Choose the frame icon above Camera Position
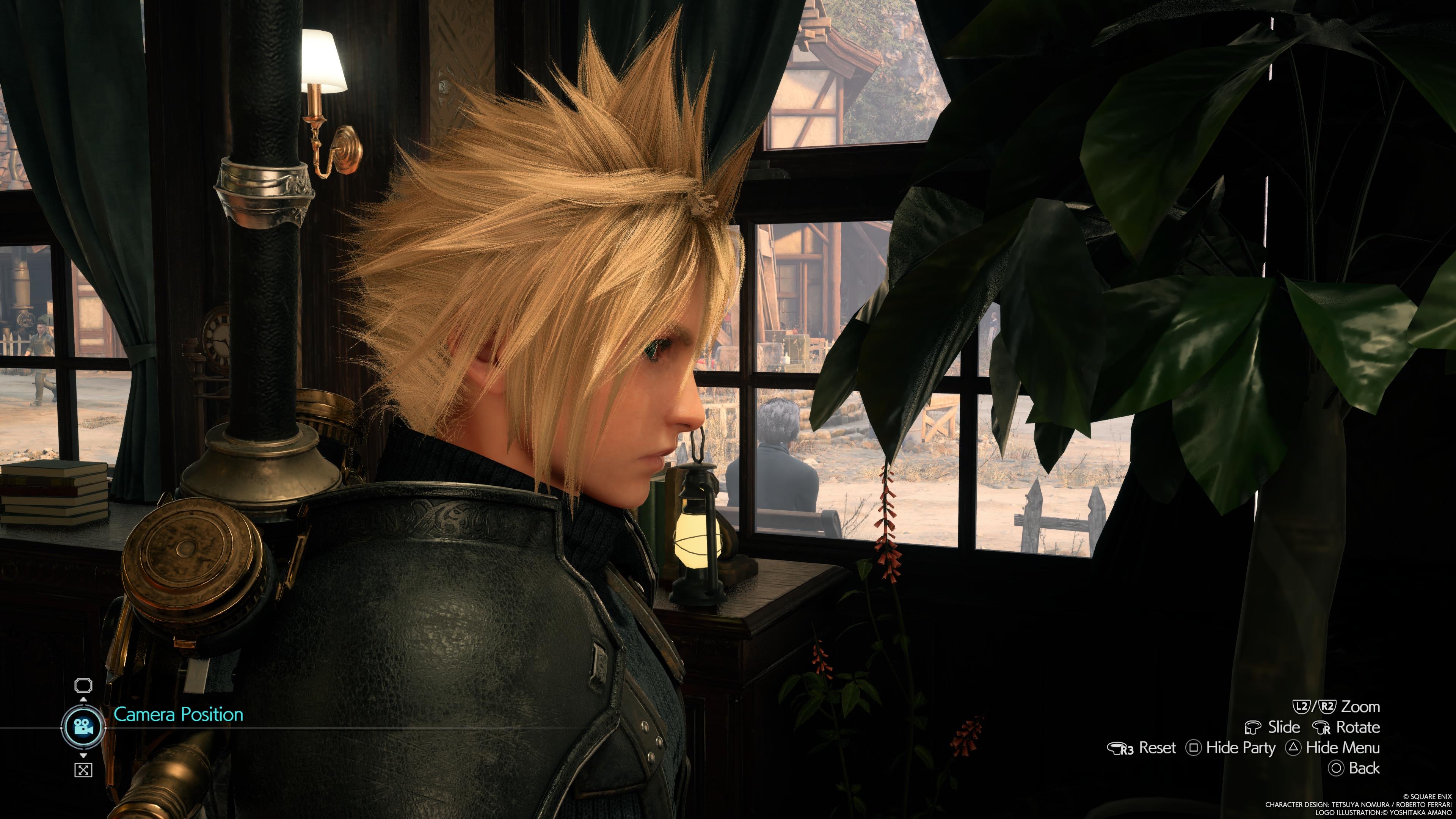 pyautogui.click(x=83, y=686)
